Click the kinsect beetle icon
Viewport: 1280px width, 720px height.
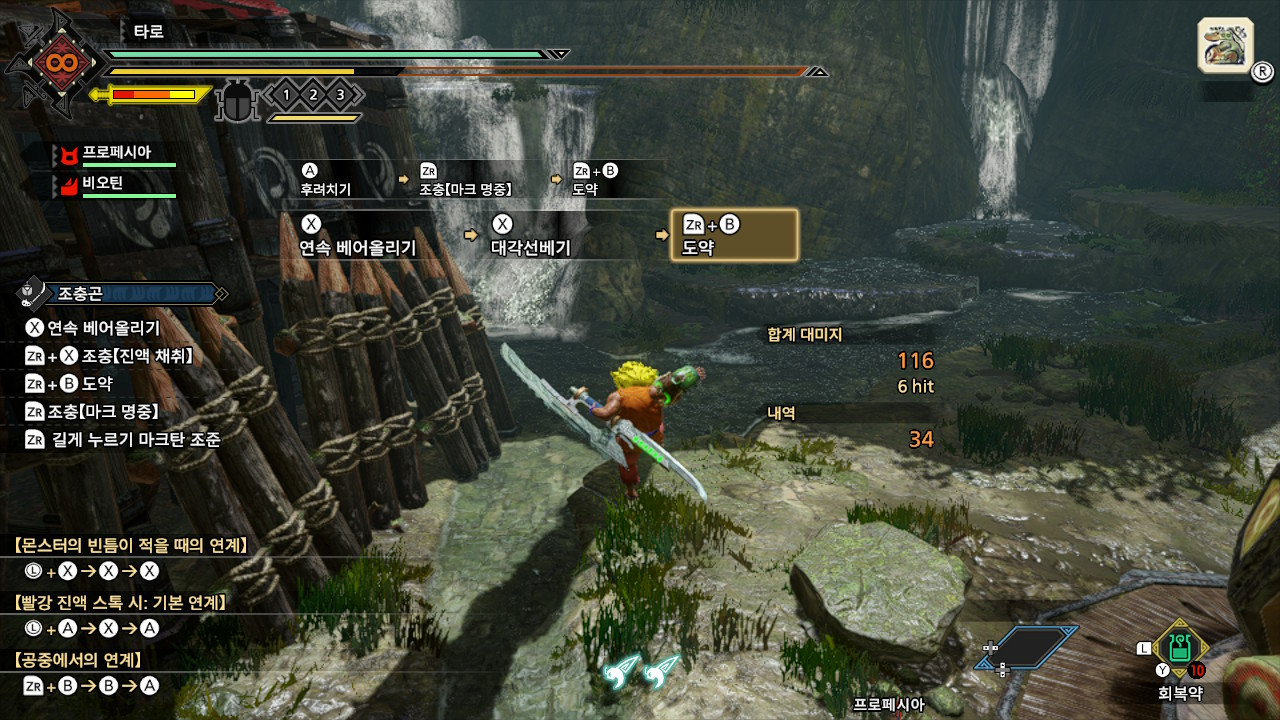click(238, 101)
